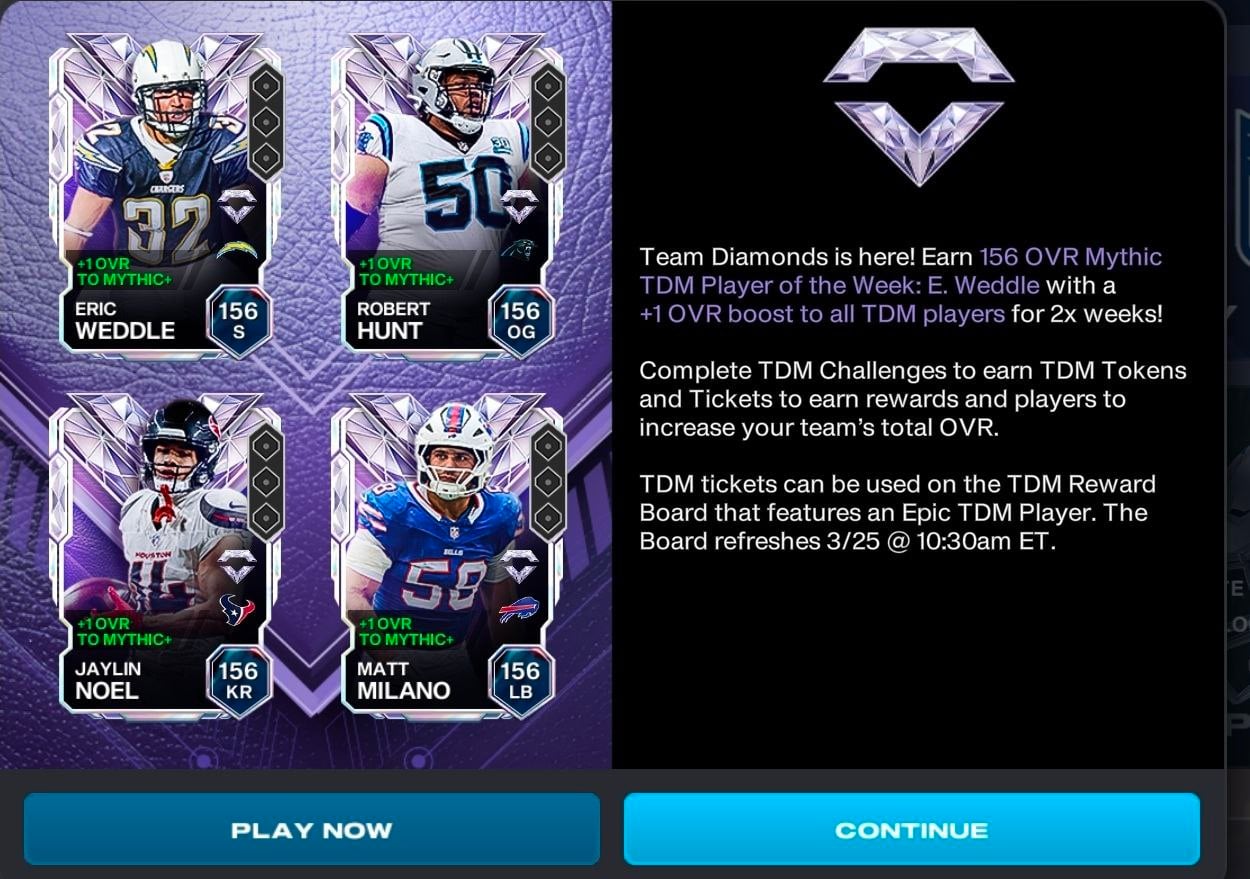
Task: Continue past the Team Diamonds announcement
Action: click(x=911, y=829)
